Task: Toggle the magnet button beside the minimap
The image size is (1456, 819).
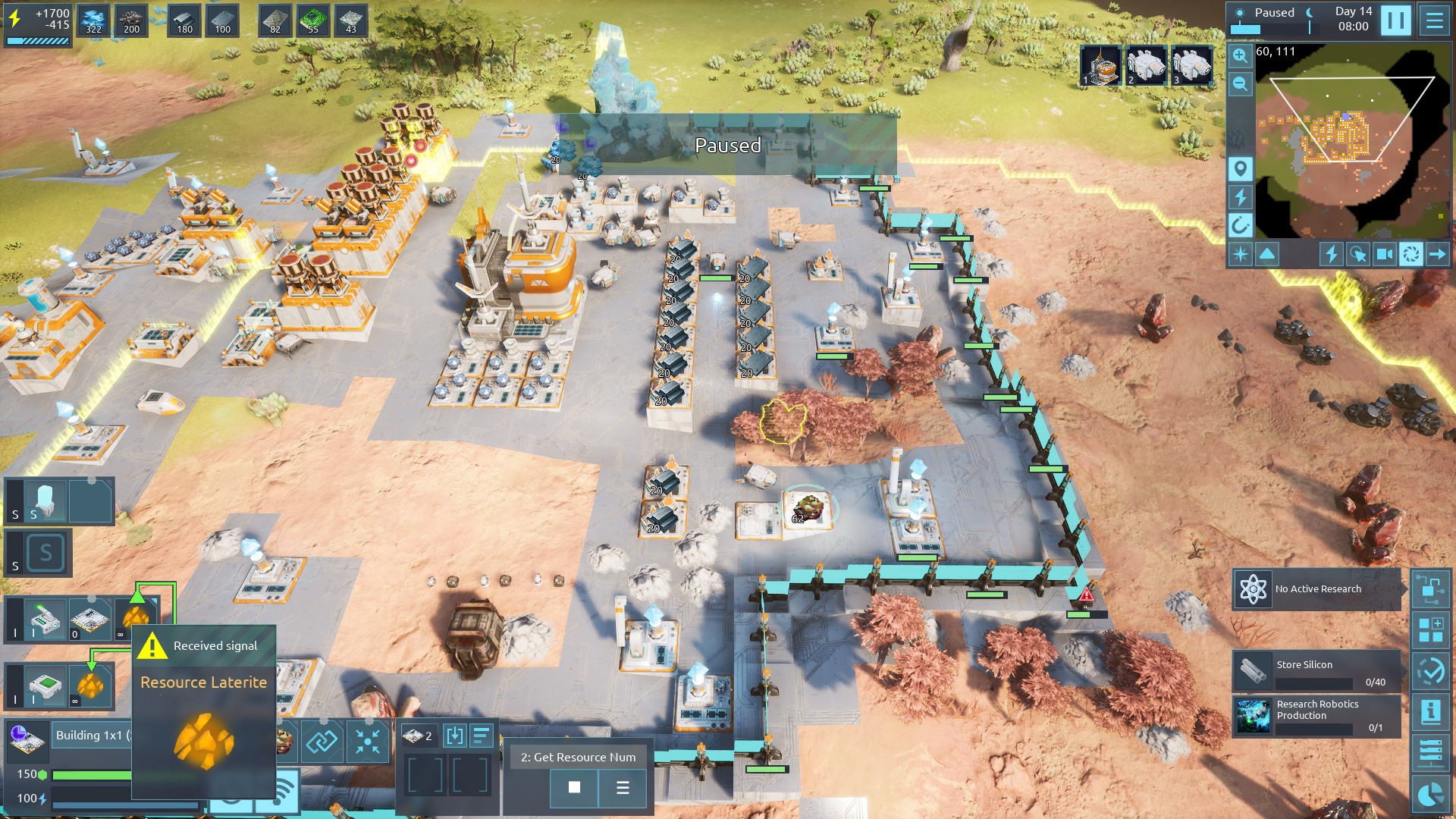Action: point(1240,225)
